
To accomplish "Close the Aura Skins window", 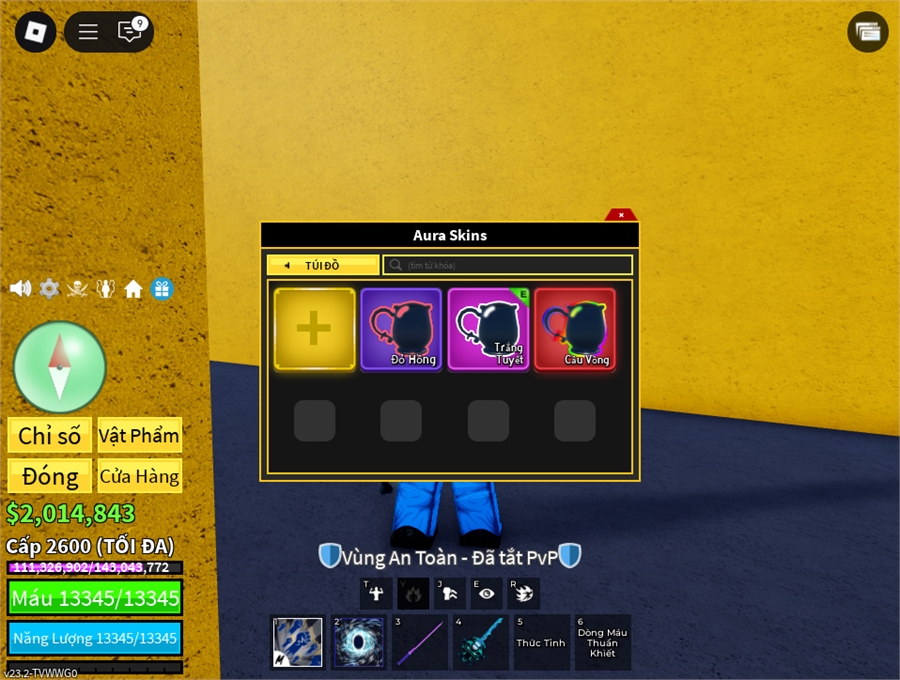I will (x=621, y=214).
